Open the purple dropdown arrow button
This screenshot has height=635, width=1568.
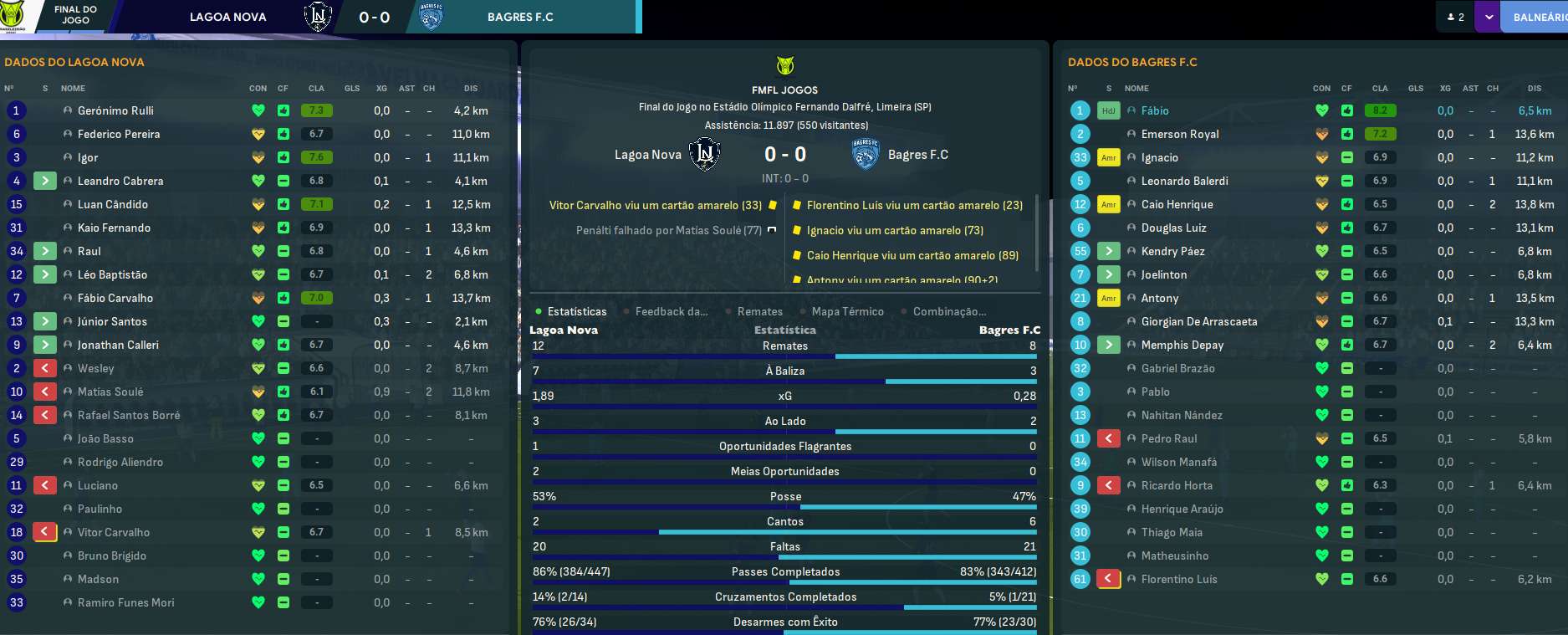1489,17
